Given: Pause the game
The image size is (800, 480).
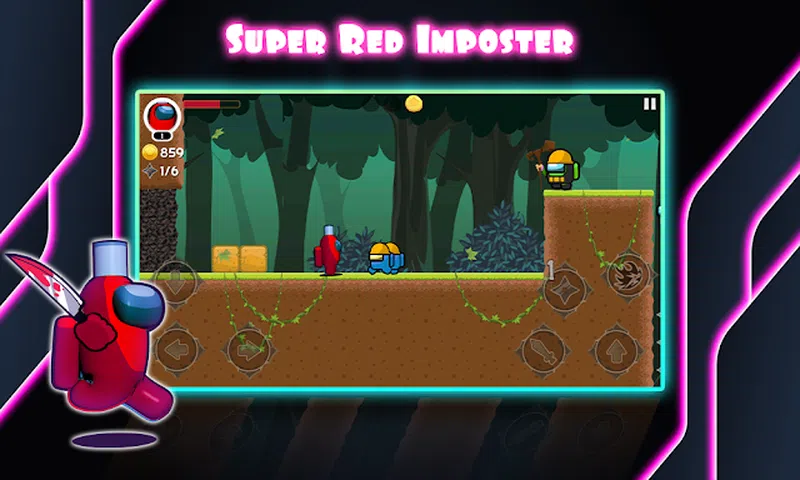Looking at the screenshot, I should (x=650, y=103).
